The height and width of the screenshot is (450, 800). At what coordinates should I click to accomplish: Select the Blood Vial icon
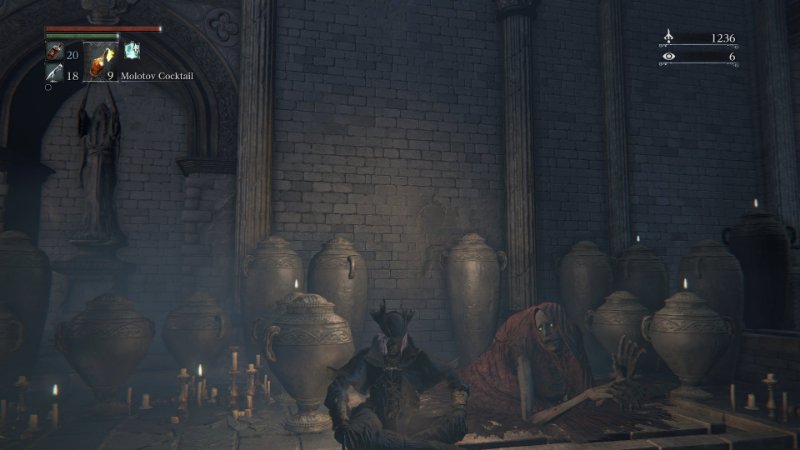tap(54, 53)
